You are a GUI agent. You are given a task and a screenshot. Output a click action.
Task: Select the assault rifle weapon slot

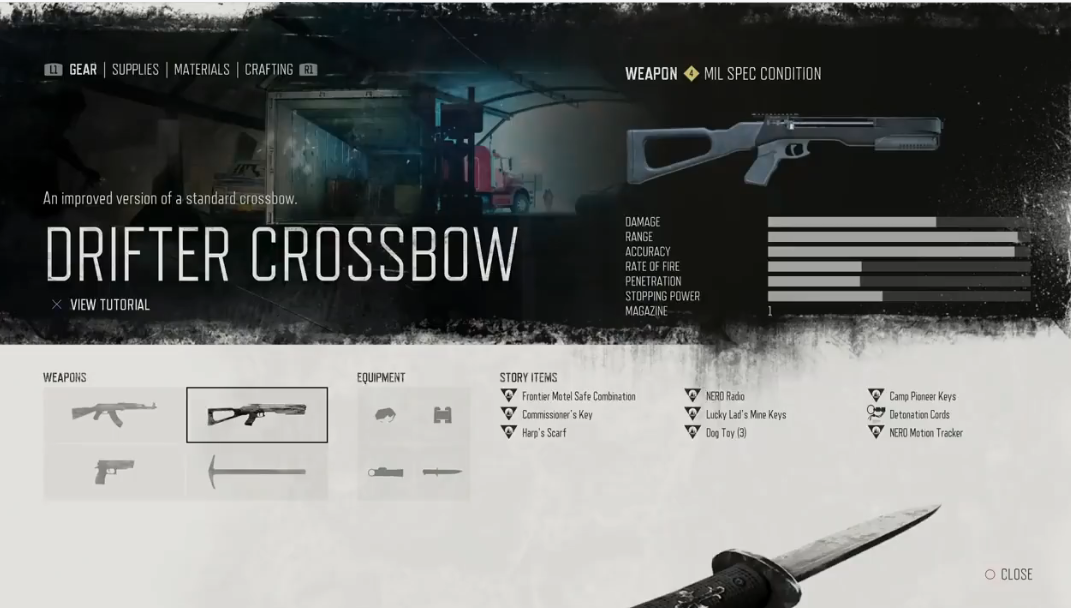click(114, 414)
